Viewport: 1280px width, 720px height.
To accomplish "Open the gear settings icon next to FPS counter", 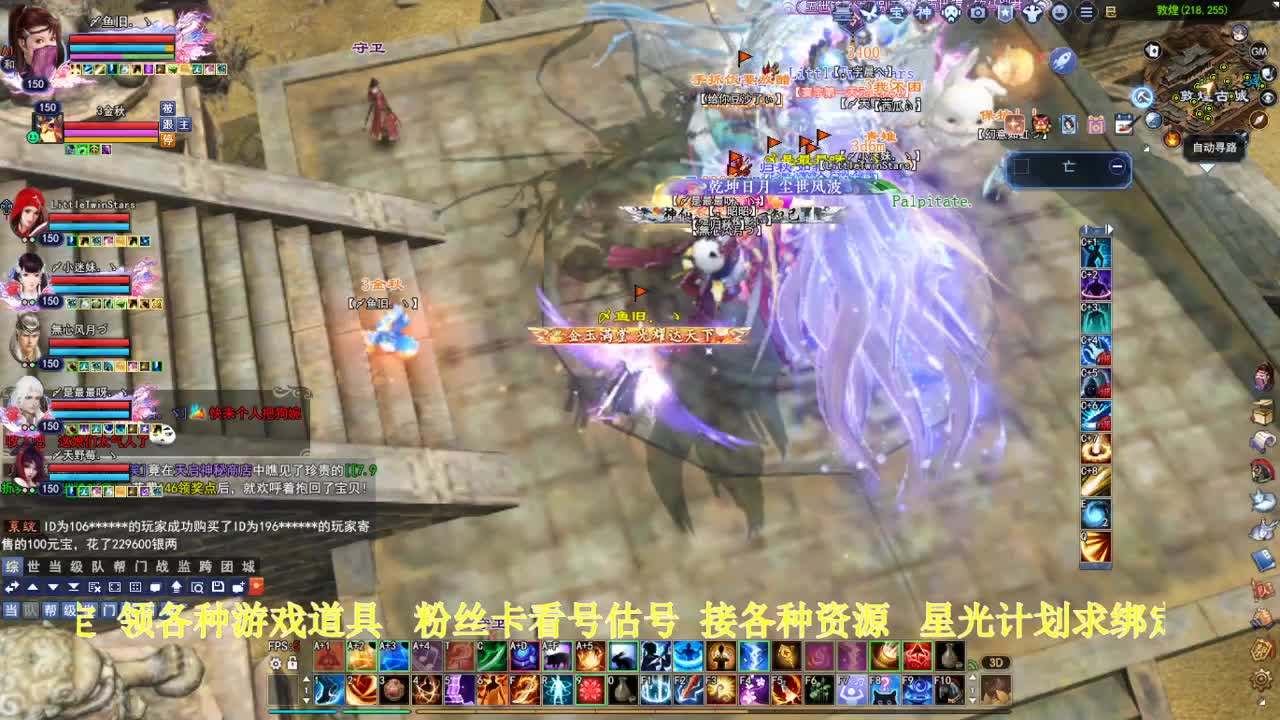I will click(x=276, y=662).
